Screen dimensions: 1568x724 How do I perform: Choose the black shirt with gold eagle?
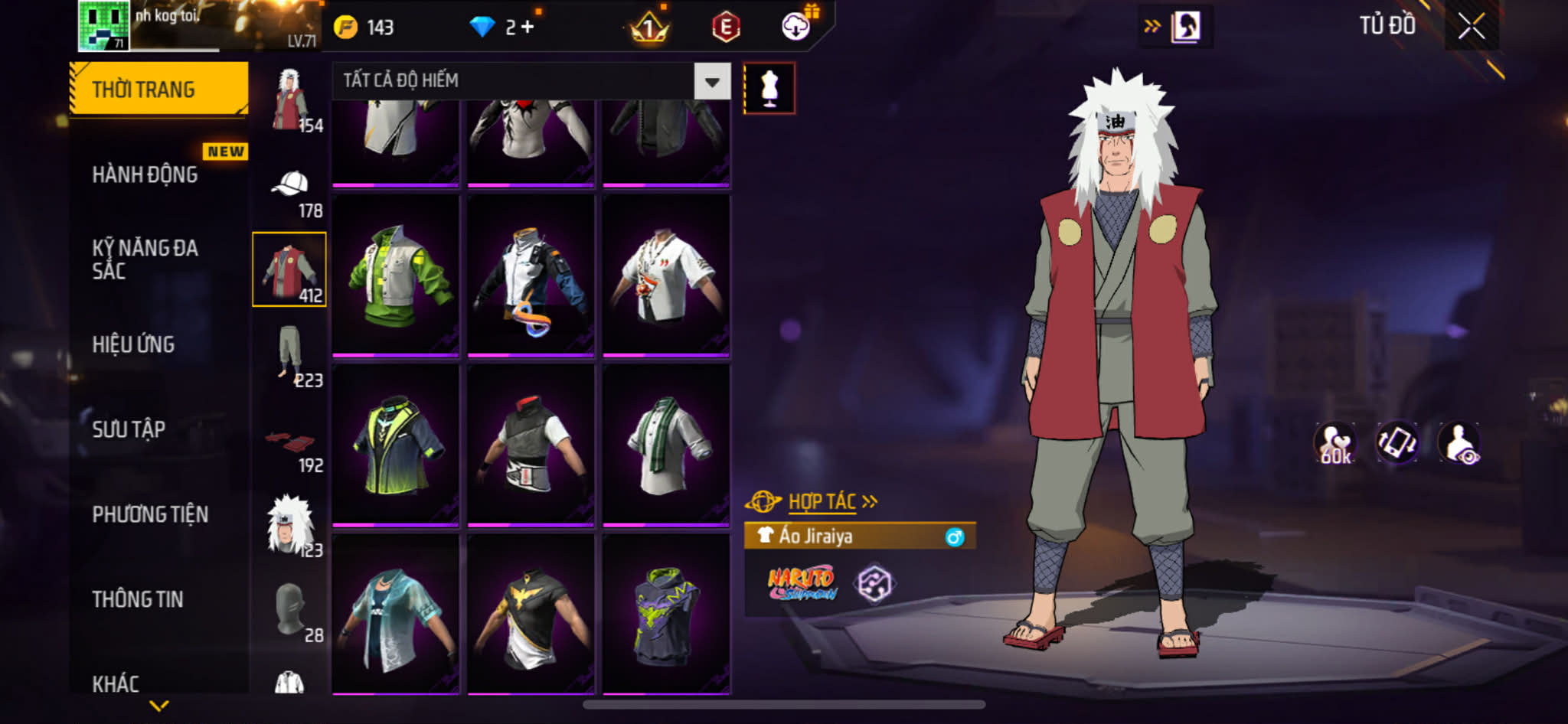coord(531,615)
